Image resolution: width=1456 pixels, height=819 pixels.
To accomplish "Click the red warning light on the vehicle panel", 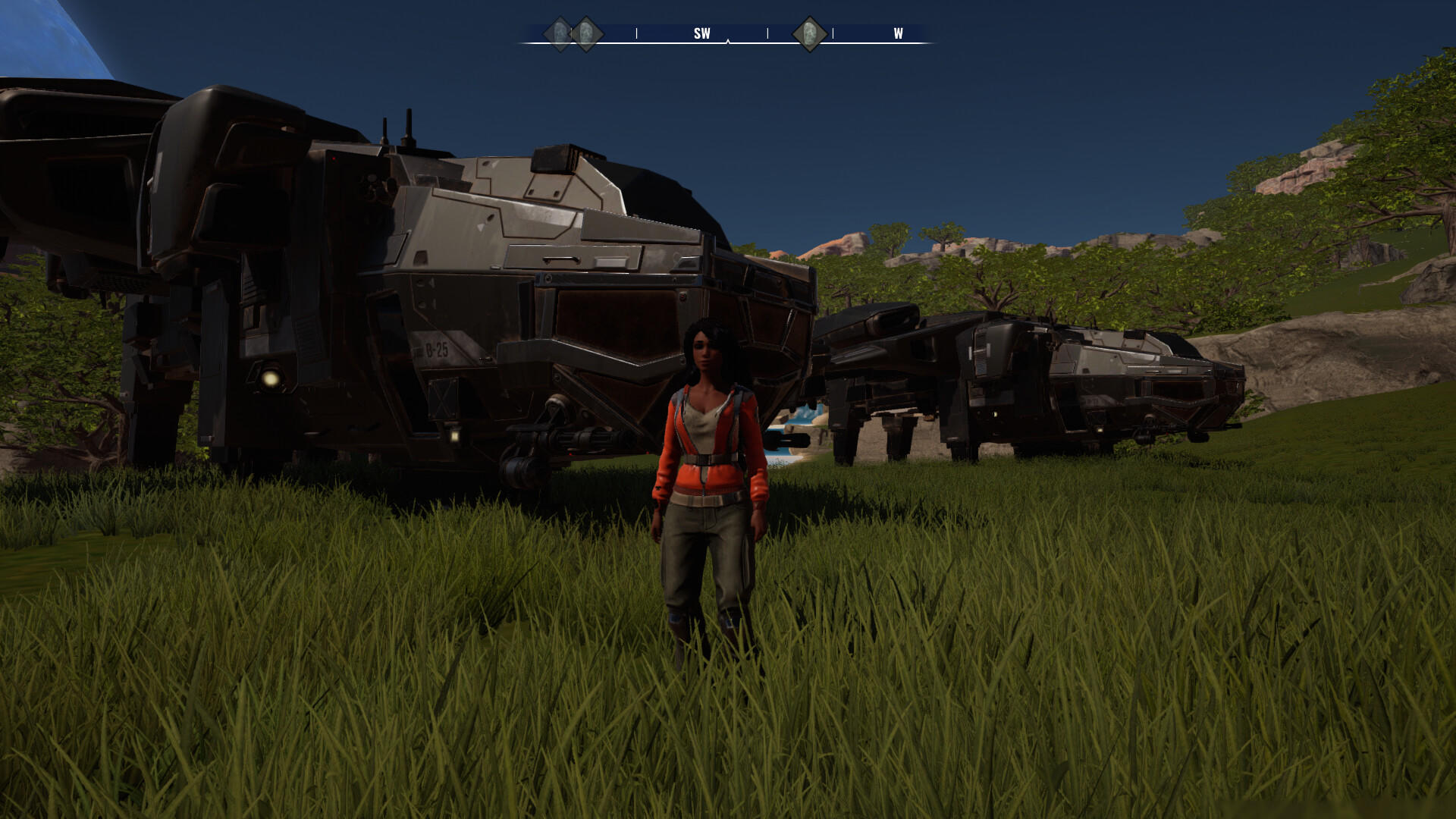I will (x=334, y=158).
